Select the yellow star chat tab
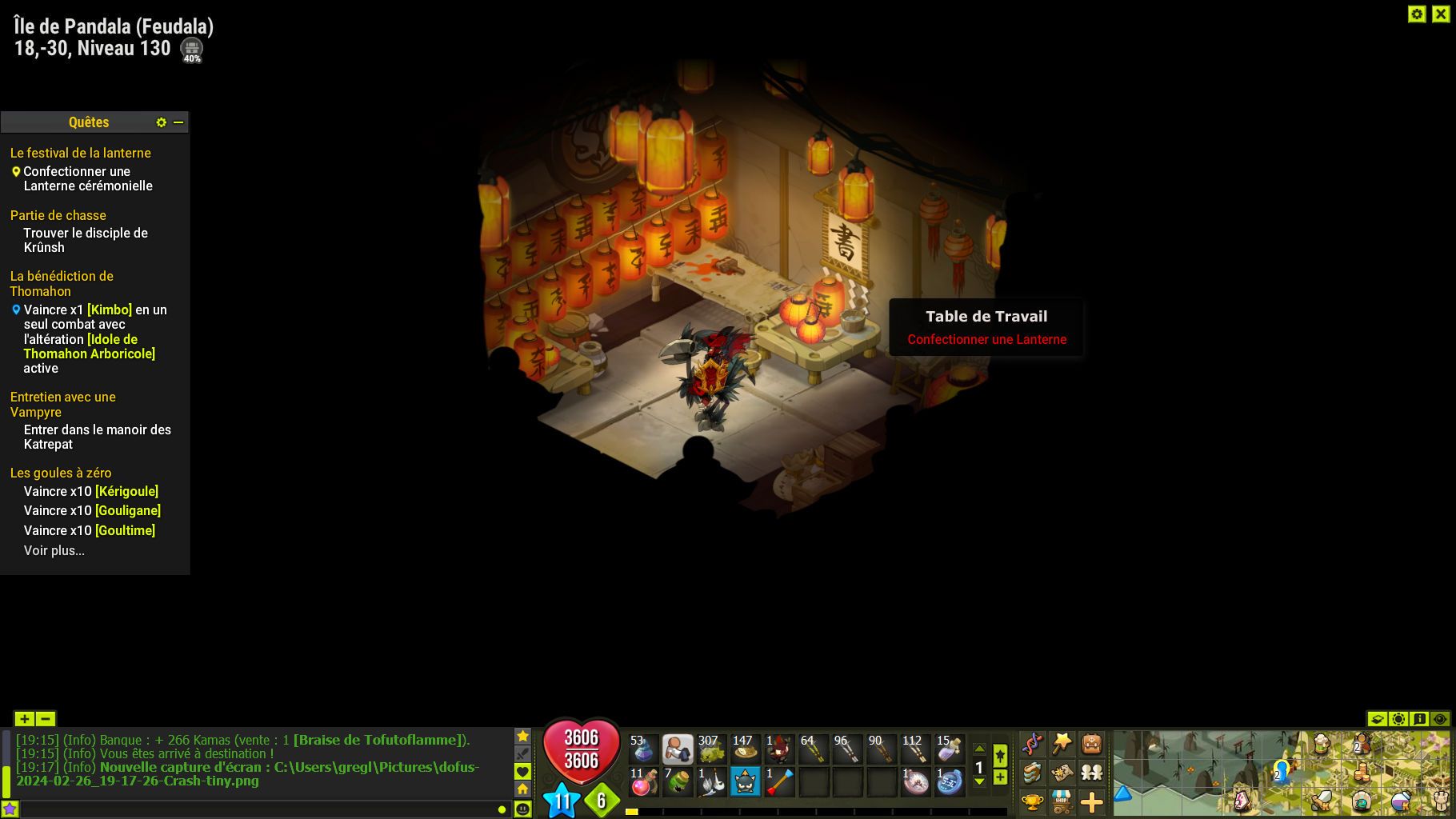The width and height of the screenshot is (1456, 819). [x=524, y=736]
